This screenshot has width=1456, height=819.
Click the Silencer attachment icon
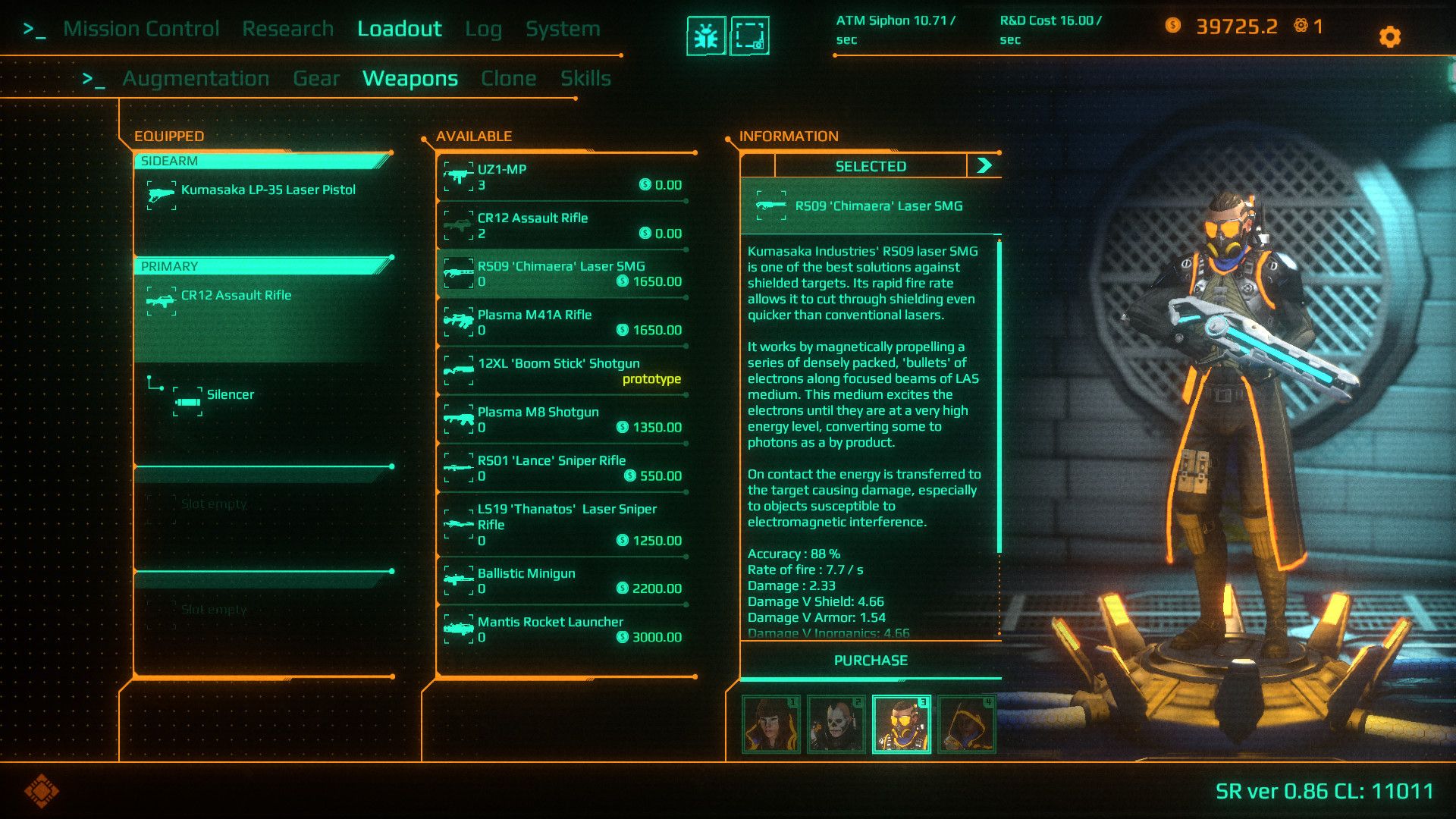tap(187, 403)
